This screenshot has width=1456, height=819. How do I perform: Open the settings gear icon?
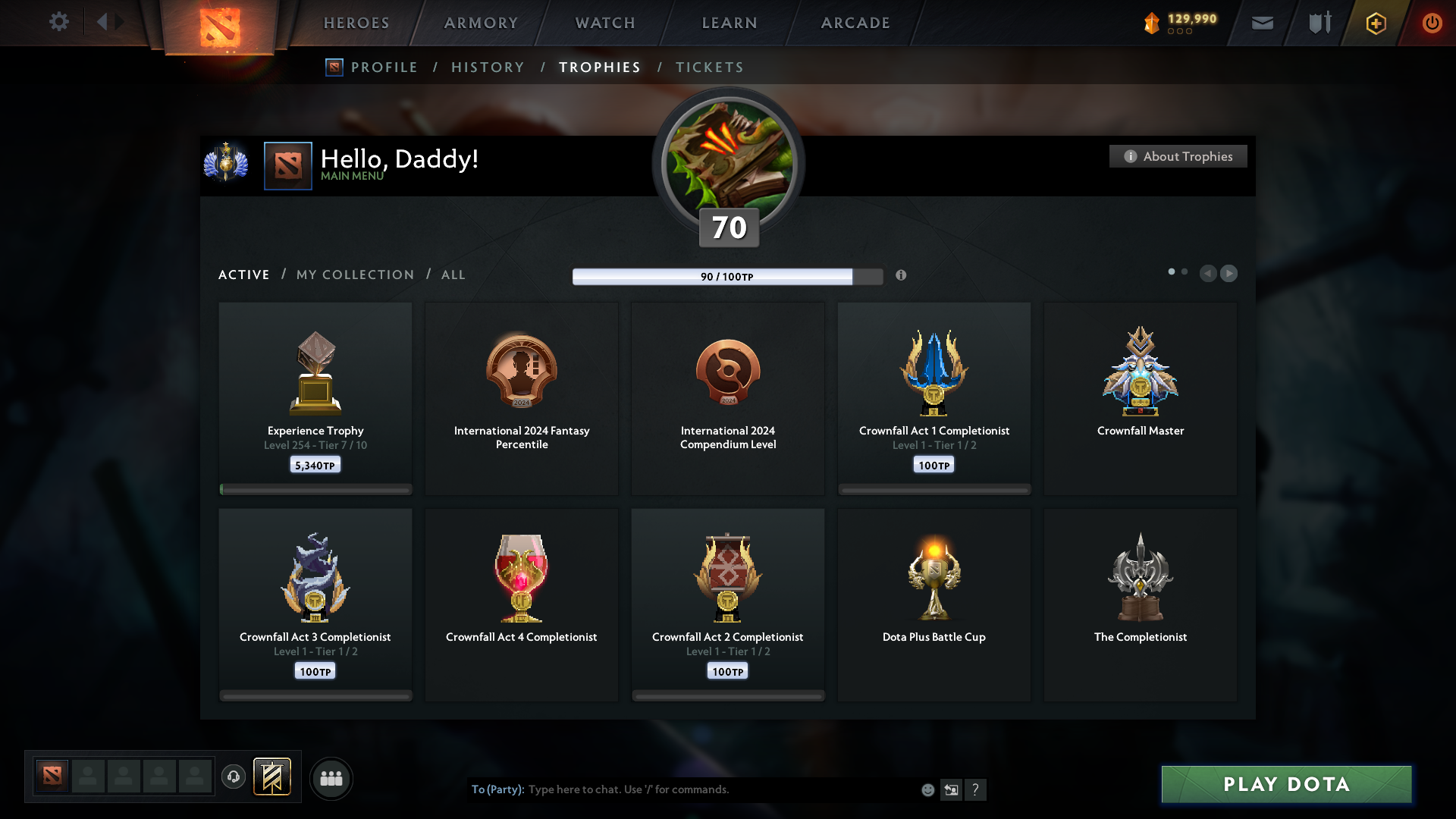(59, 22)
